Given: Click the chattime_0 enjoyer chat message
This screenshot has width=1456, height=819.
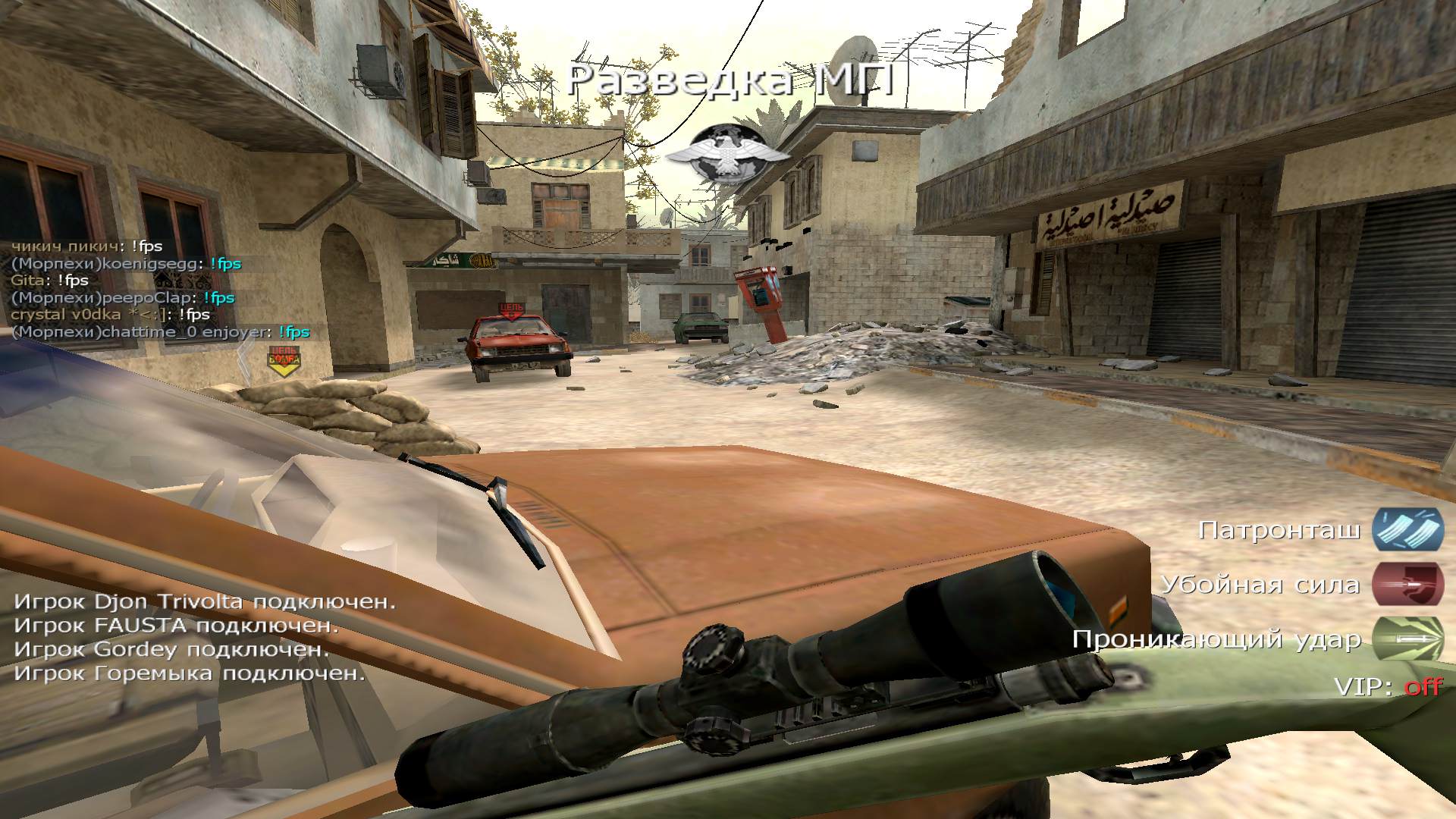Looking at the screenshot, I should 161,332.
